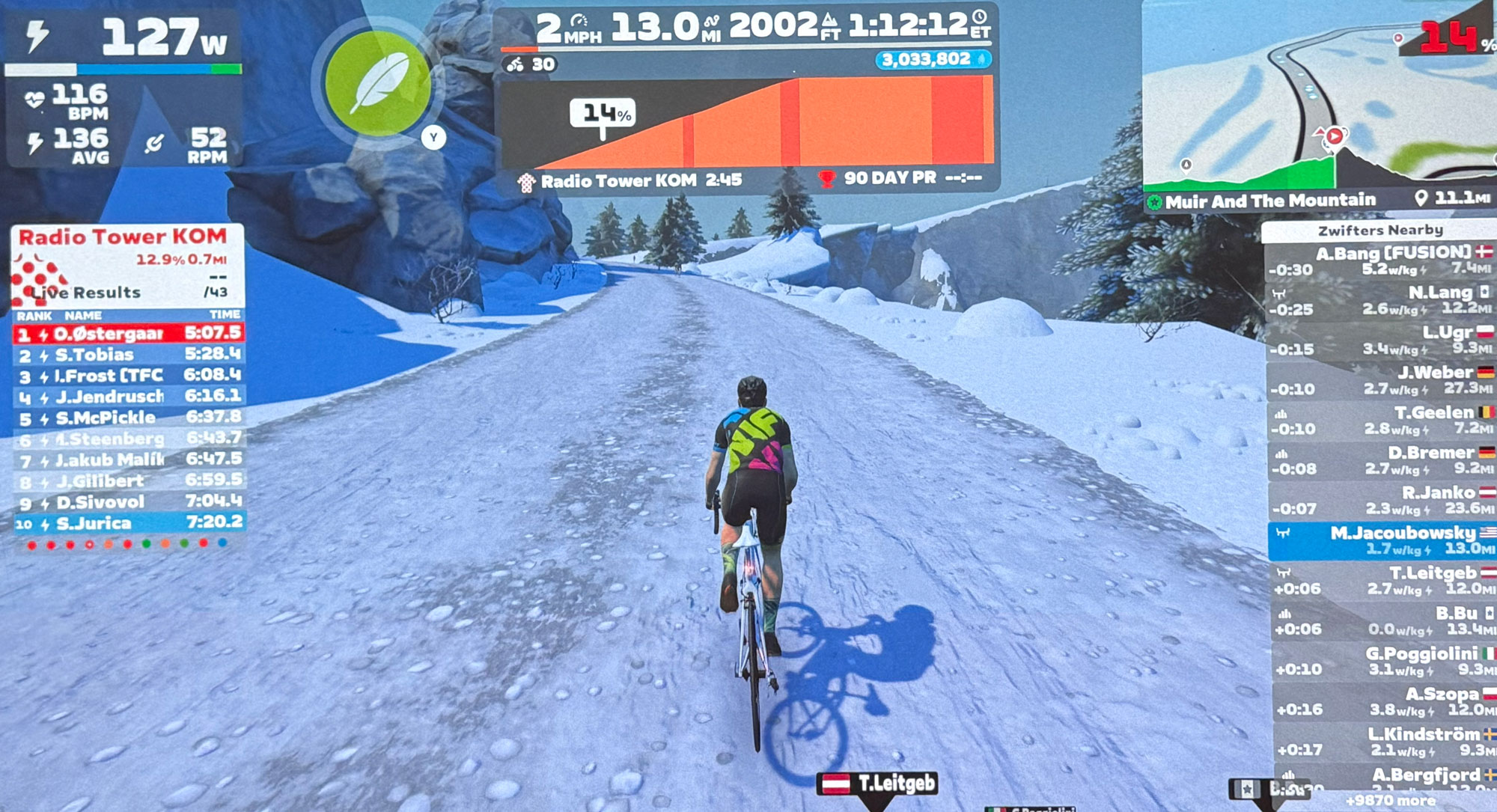Open the minimap route view

click(1317, 97)
